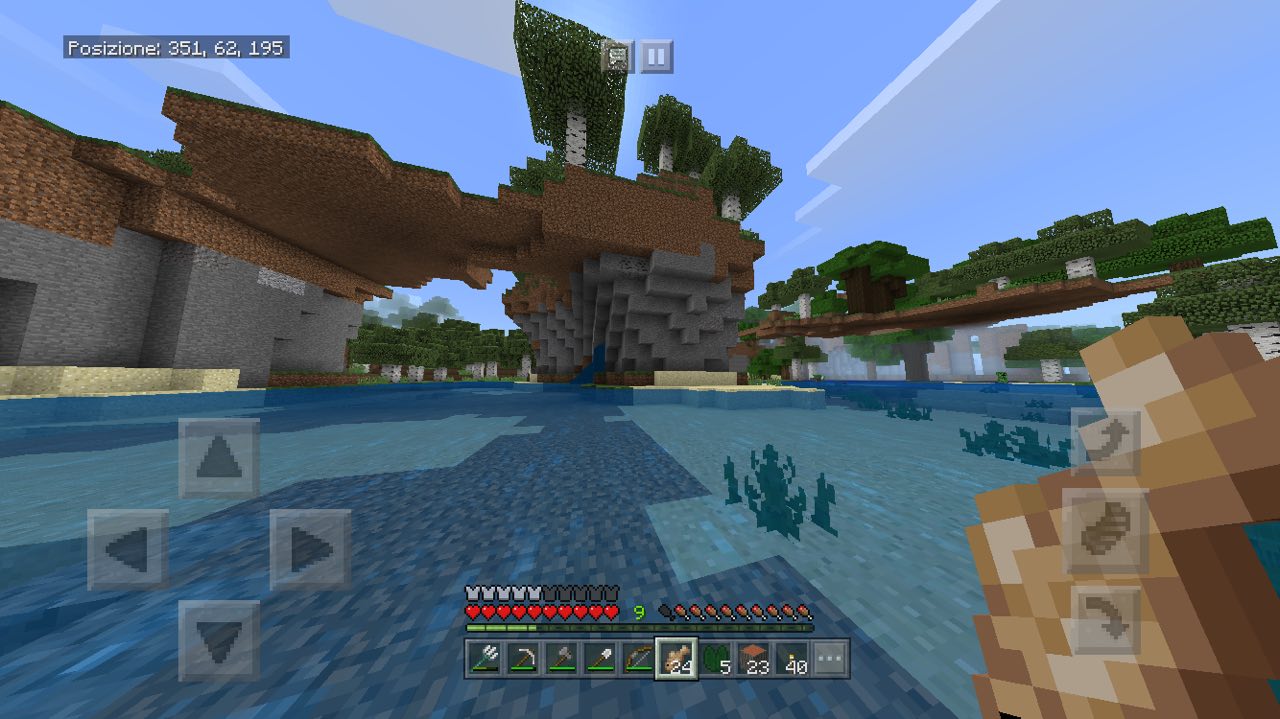Select the pickaxe hotbar slot
Screen dimensions: 1280x719
523,659
